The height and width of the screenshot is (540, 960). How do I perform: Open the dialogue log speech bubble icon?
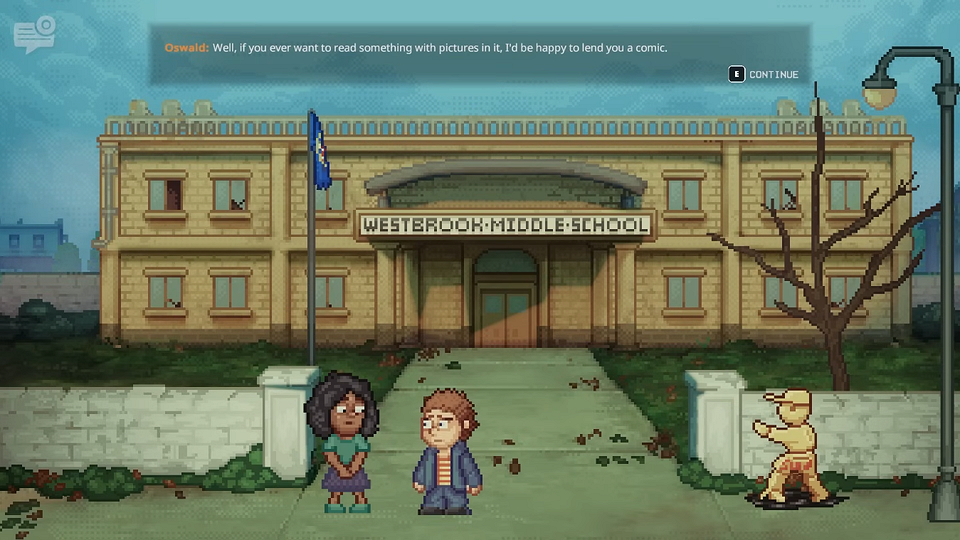point(34,35)
